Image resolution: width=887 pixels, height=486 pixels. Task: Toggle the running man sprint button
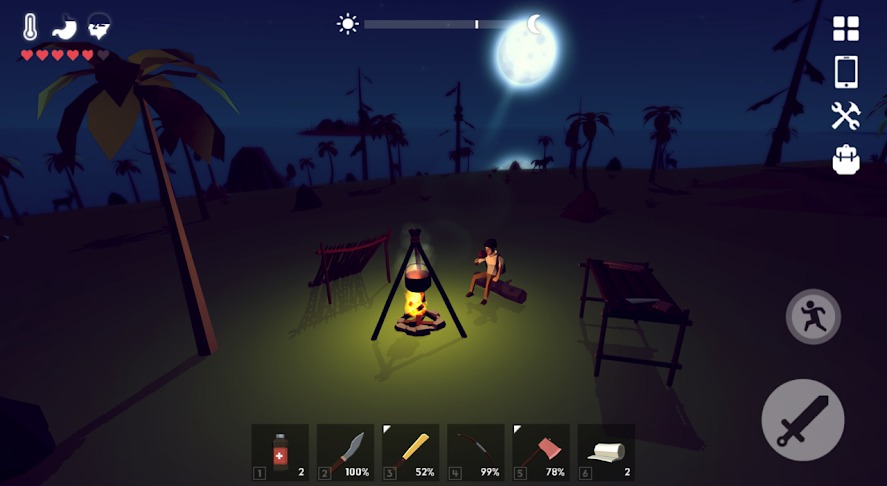pos(813,316)
